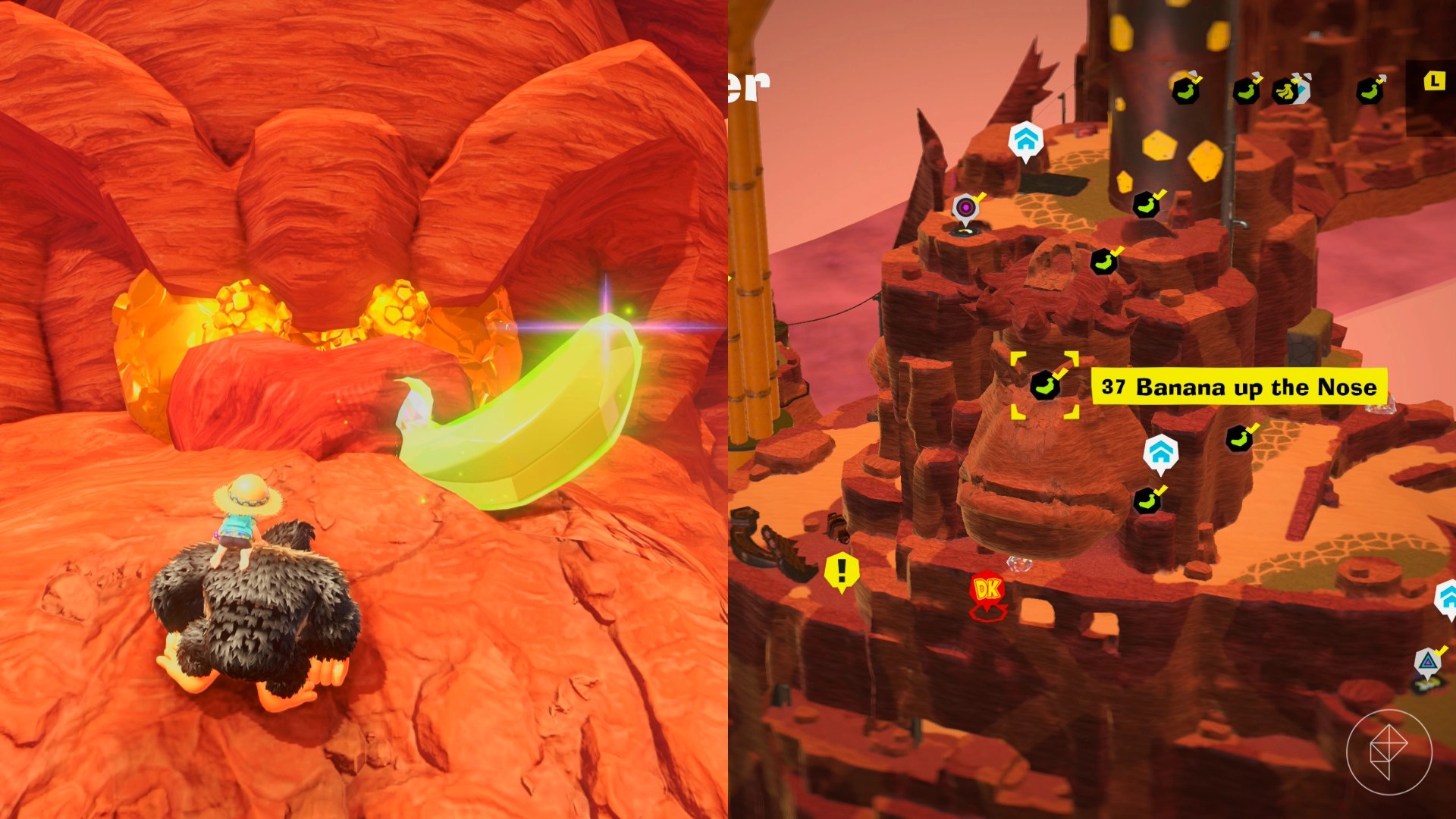Open the yellow exclamation mark marker

(841, 570)
